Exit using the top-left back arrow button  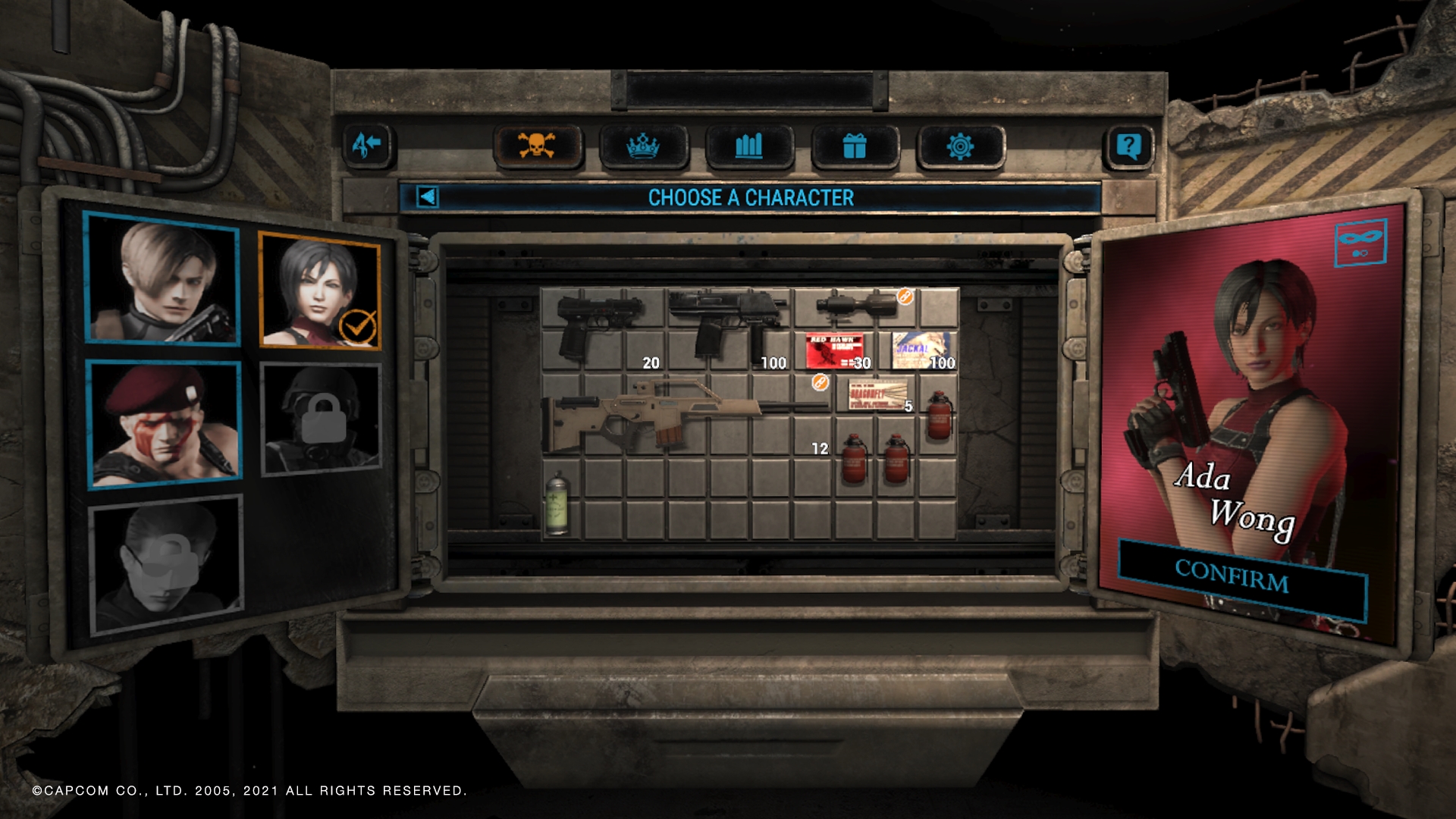point(367,144)
